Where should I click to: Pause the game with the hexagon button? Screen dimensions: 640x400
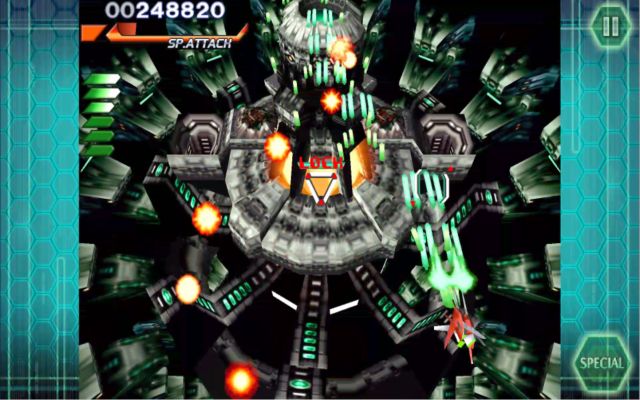pos(609,24)
